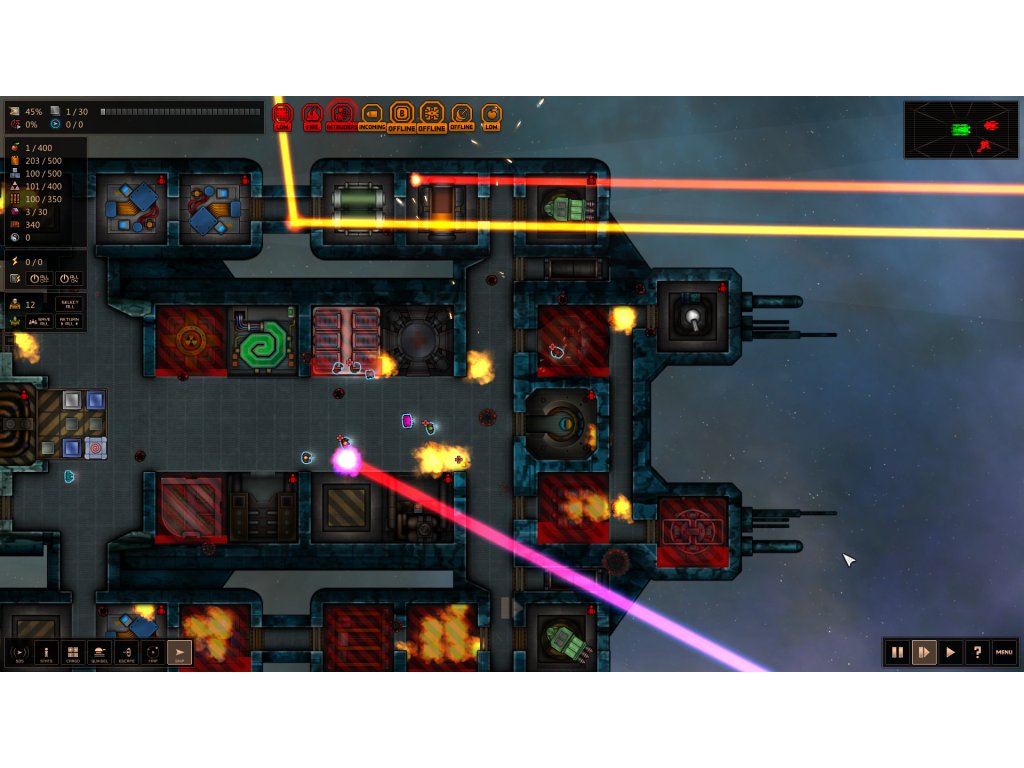This screenshot has height=768, width=1024.
Task: Open the star Map view
Action: tap(153, 653)
